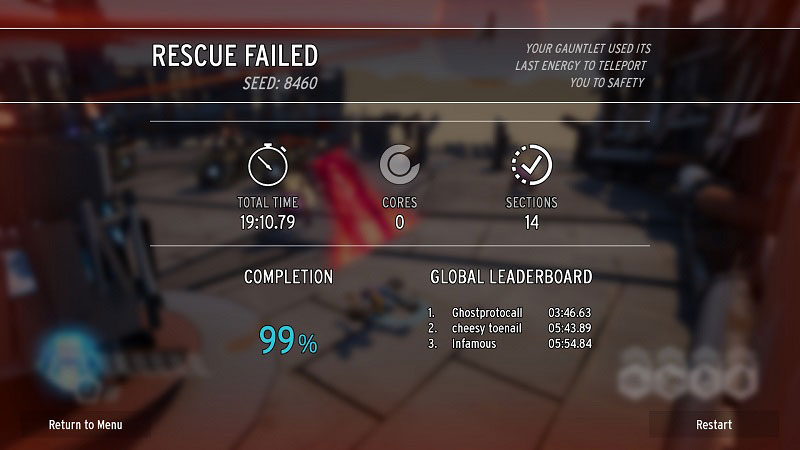
Task: Restart the failed rescue run
Action: [714, 425]
